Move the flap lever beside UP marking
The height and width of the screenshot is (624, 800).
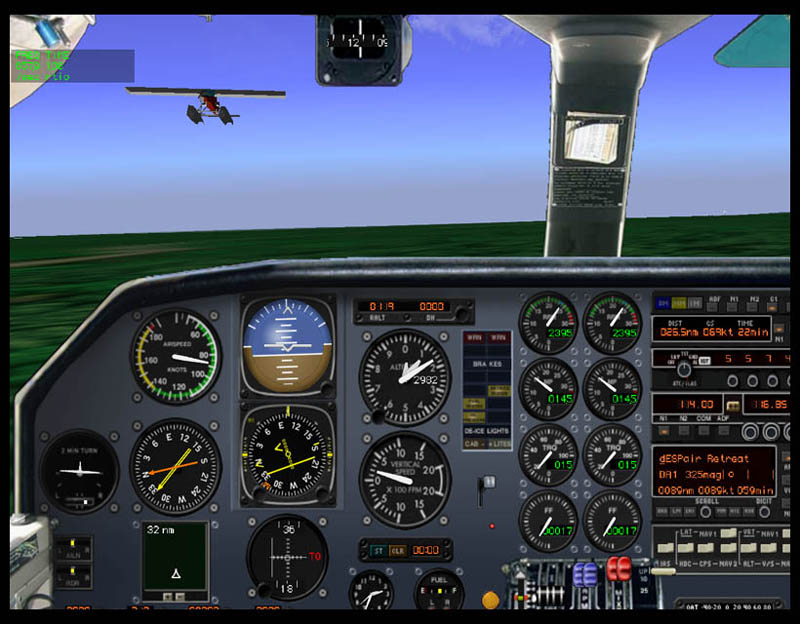tap(663, 569)
